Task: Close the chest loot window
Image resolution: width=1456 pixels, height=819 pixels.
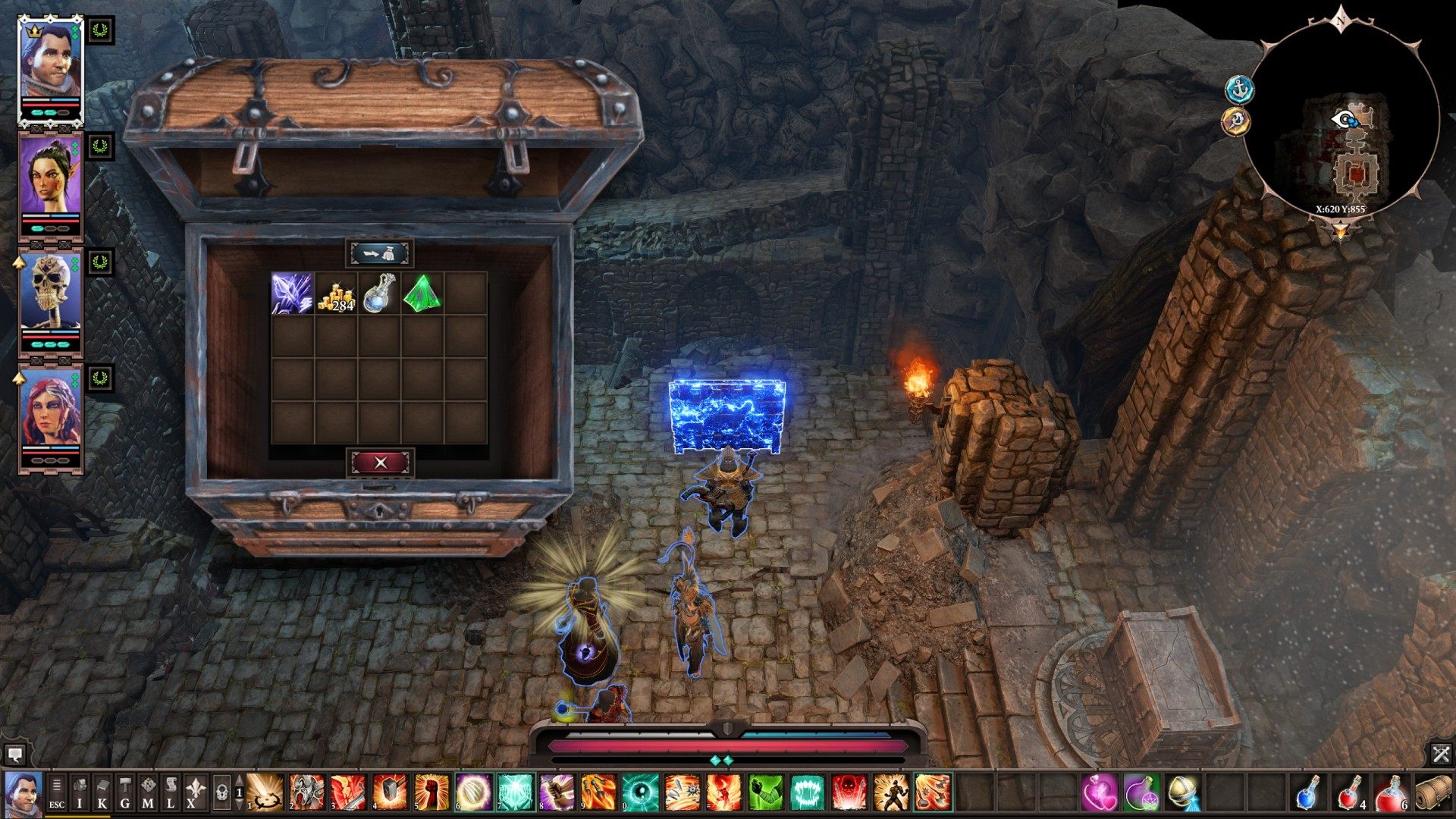Action: tap(380, 462)
